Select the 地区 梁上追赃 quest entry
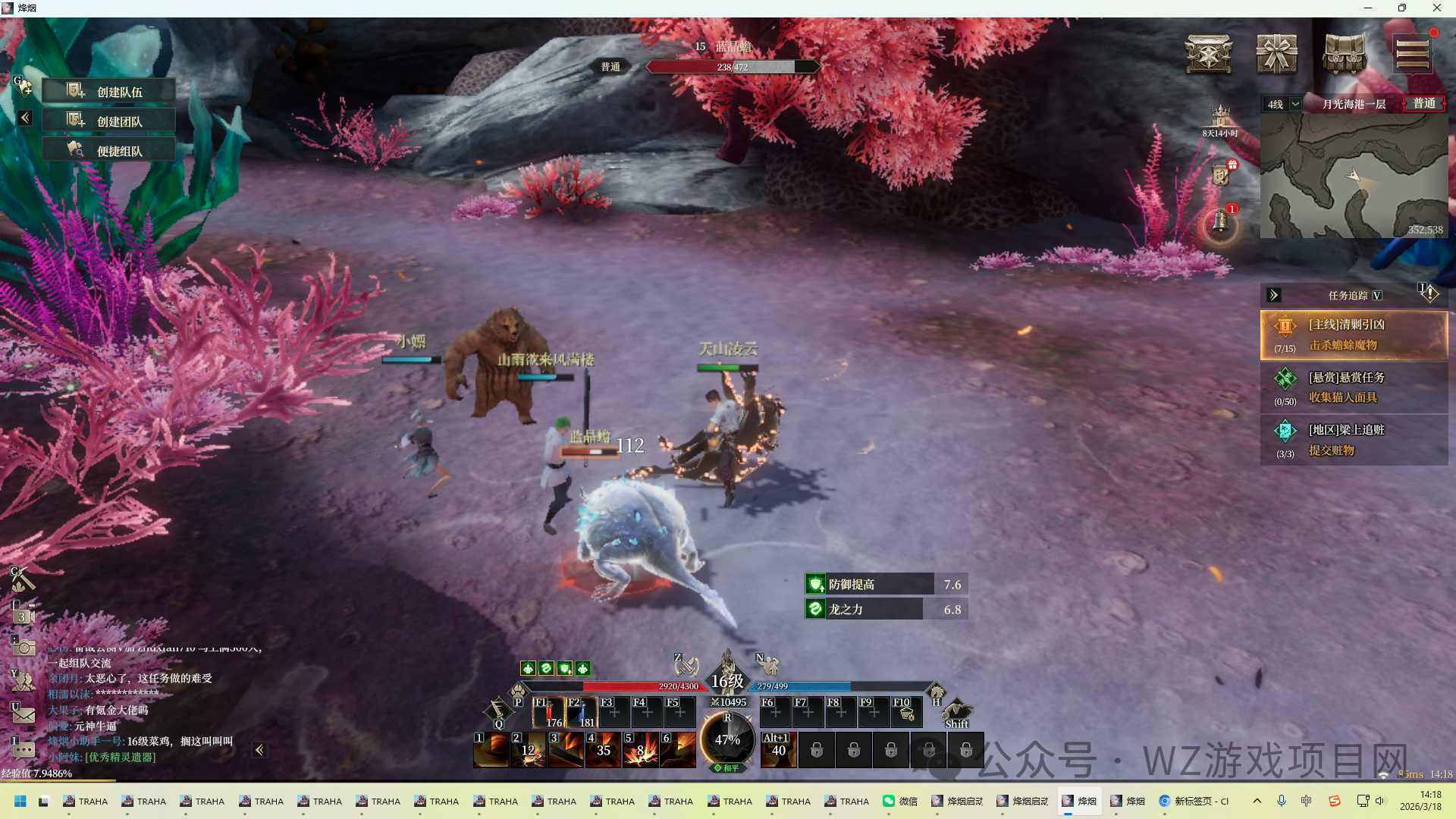This screenshot has width=1456, height=819. [1354, 440]
